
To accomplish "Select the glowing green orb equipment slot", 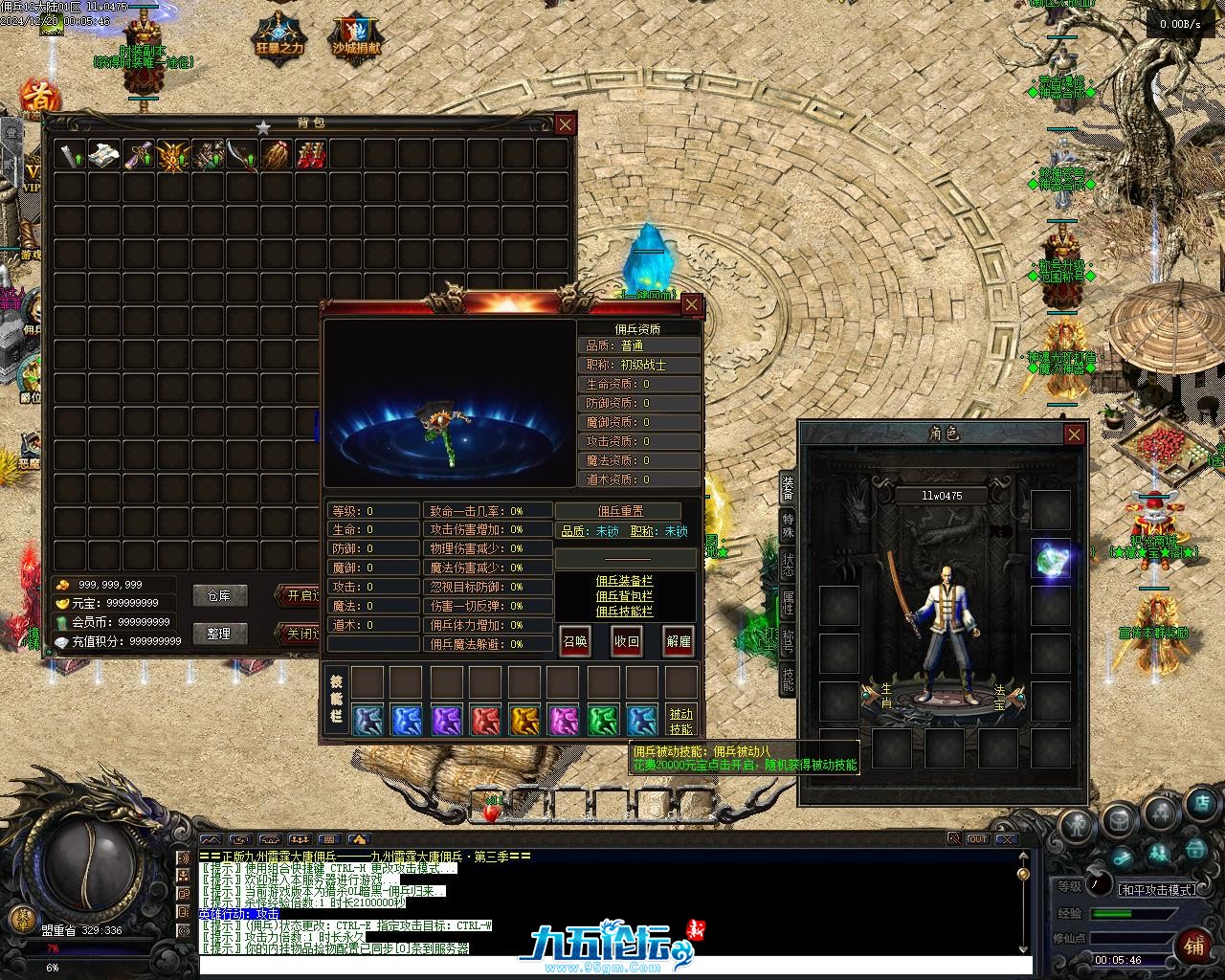I will (x=1050, y=559).
